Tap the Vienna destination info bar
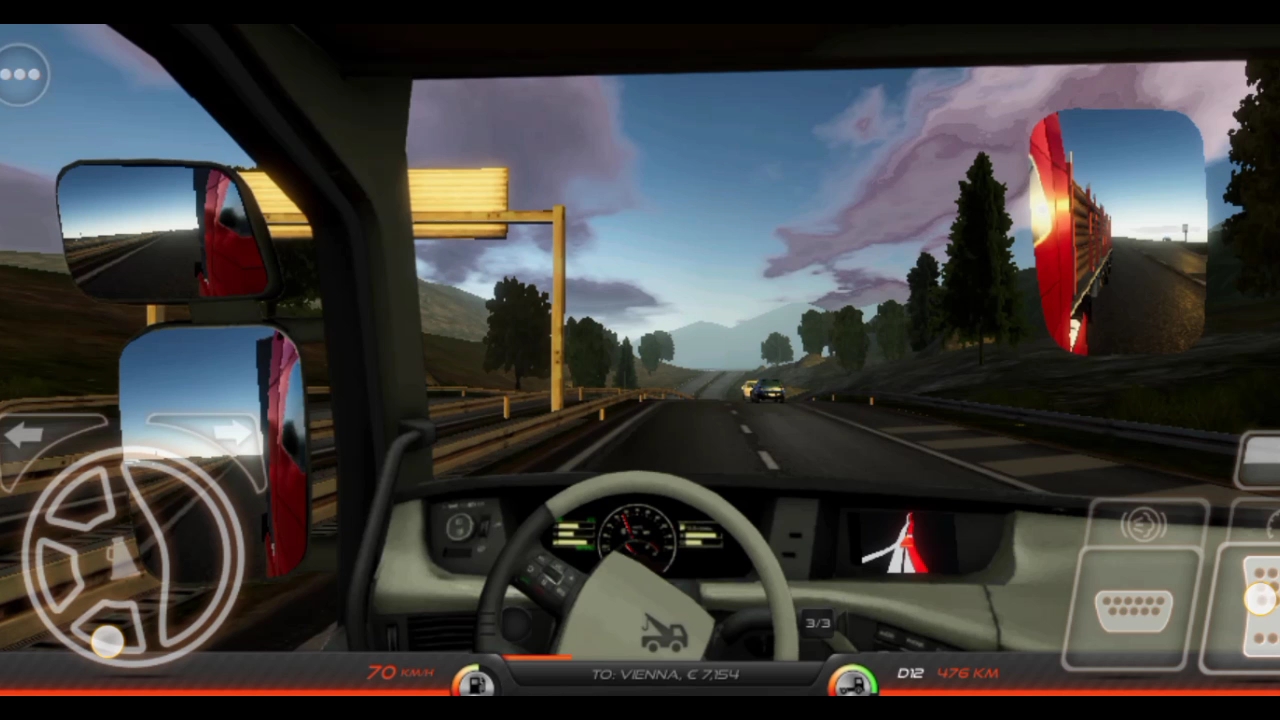Screen dimensions: 1280x720 [664, 675]
